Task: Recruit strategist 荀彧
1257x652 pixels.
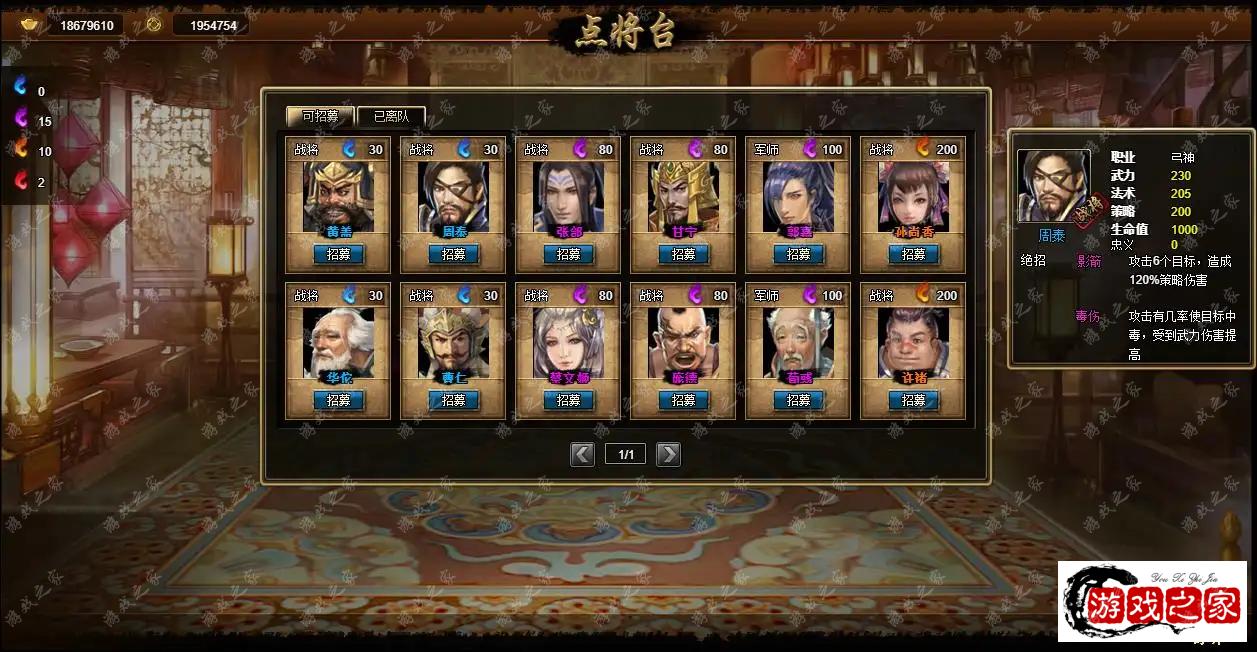Action: (x=798, y=400)
